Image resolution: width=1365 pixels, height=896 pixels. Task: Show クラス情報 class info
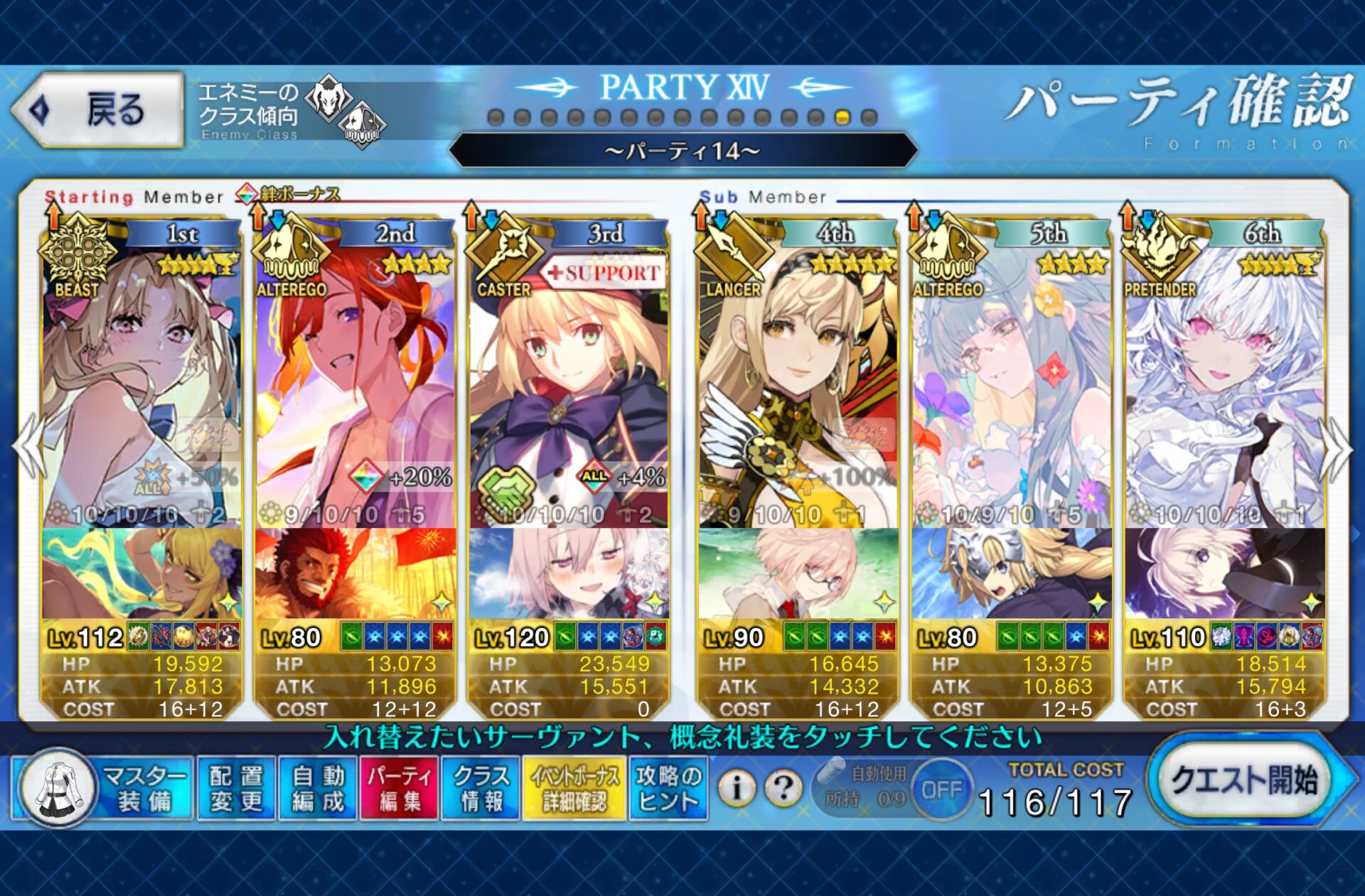coord(481,788)
